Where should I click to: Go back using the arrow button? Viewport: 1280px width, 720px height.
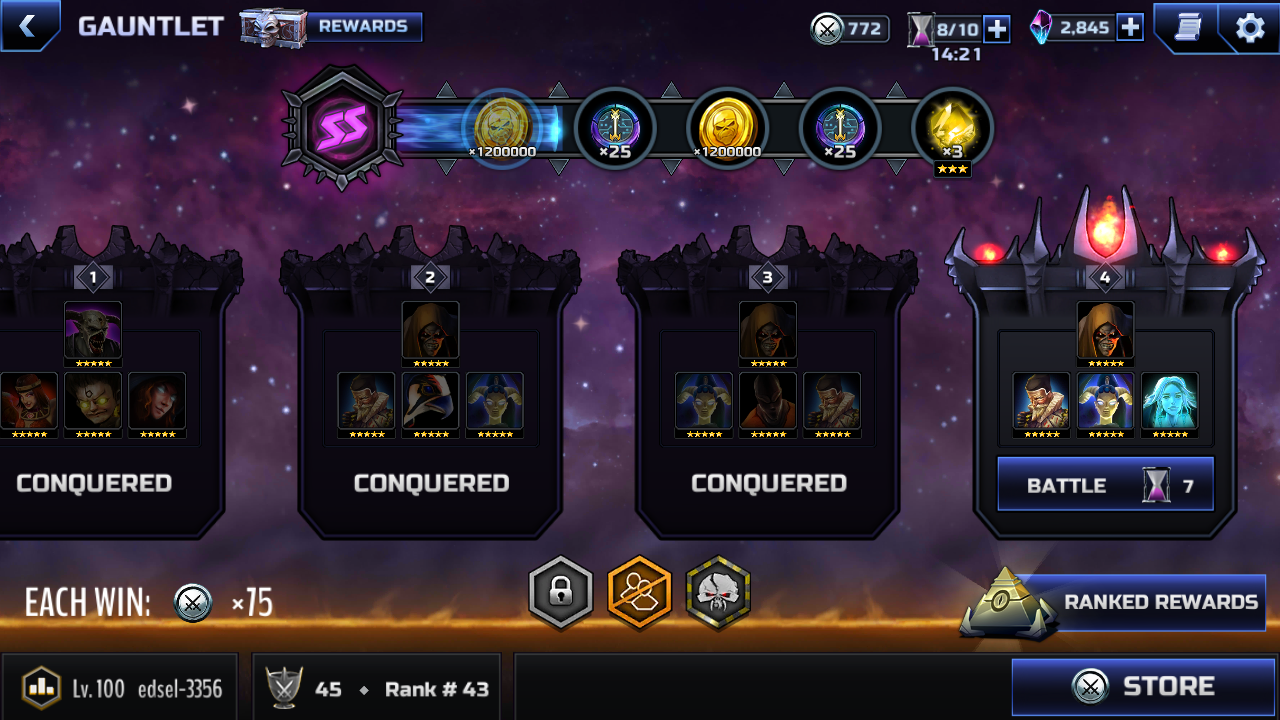[x=28, y=26]
